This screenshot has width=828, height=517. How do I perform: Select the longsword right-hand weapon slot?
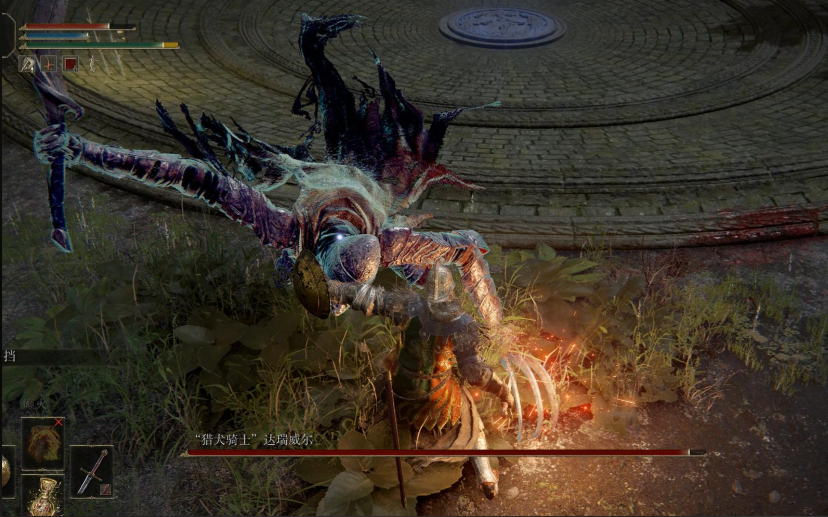tap(91, 471)
